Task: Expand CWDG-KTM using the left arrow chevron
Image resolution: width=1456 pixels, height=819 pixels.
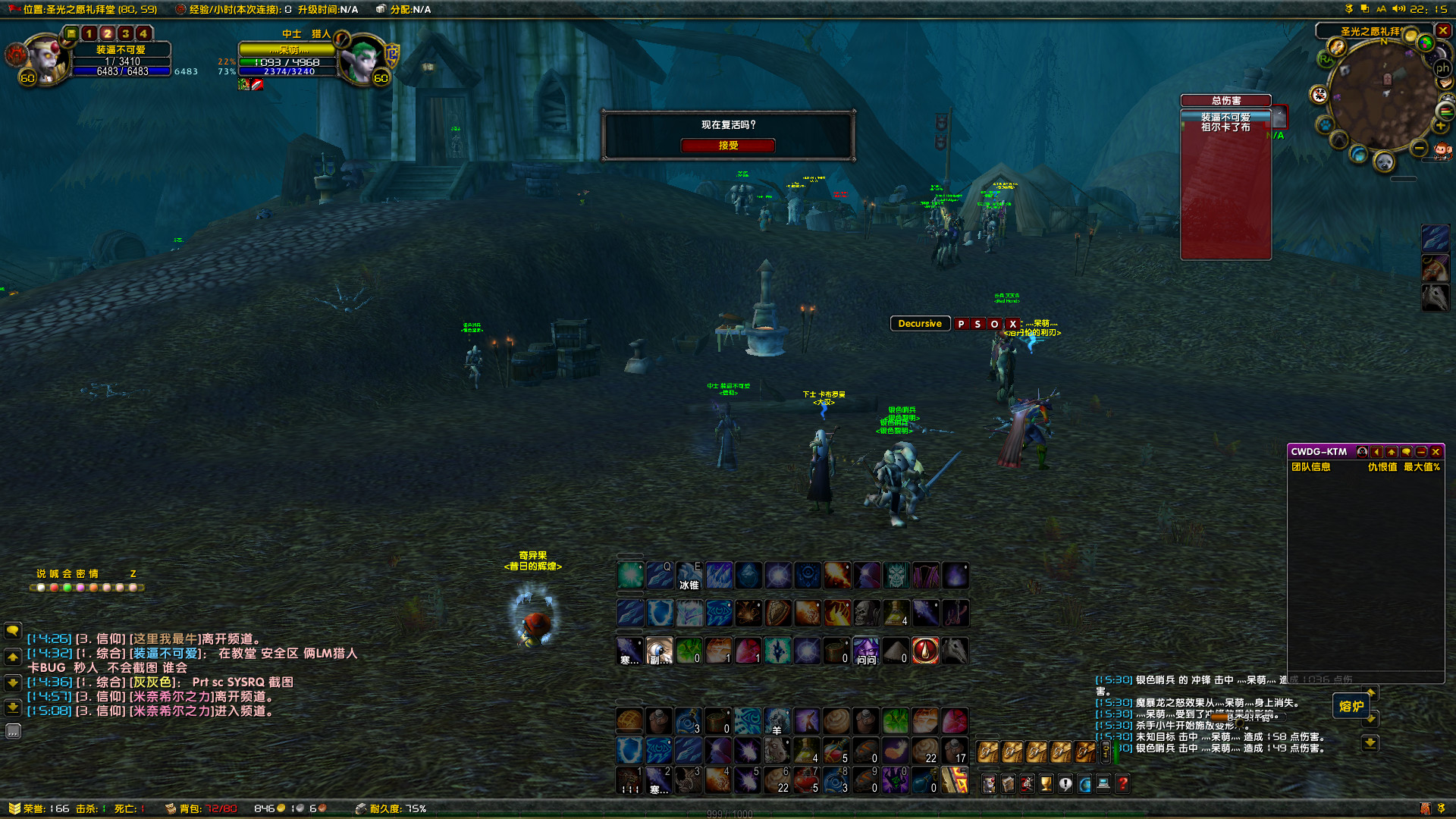Action: [1376, 452]
